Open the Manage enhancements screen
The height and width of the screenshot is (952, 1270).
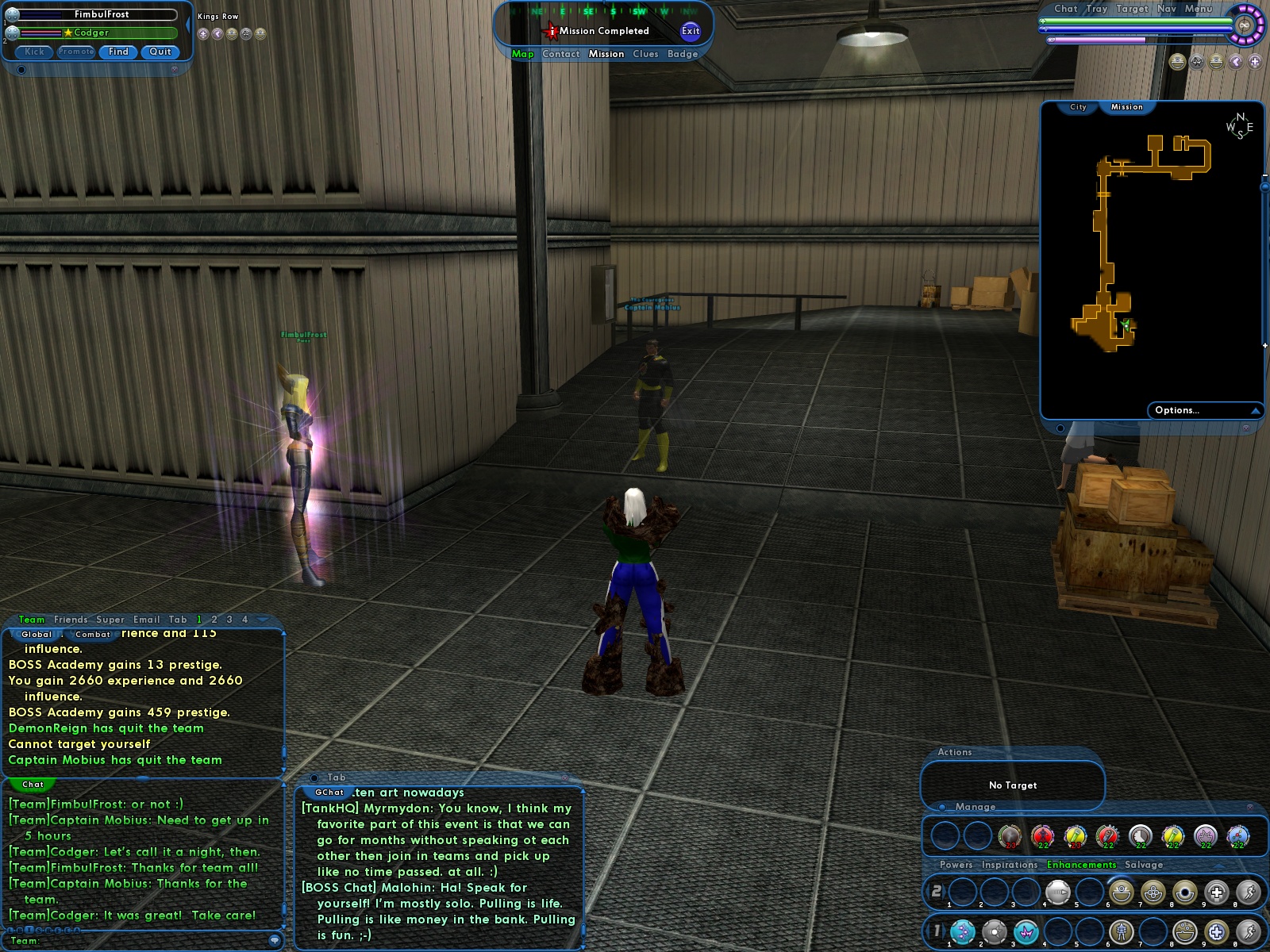[x=976, y=807]
